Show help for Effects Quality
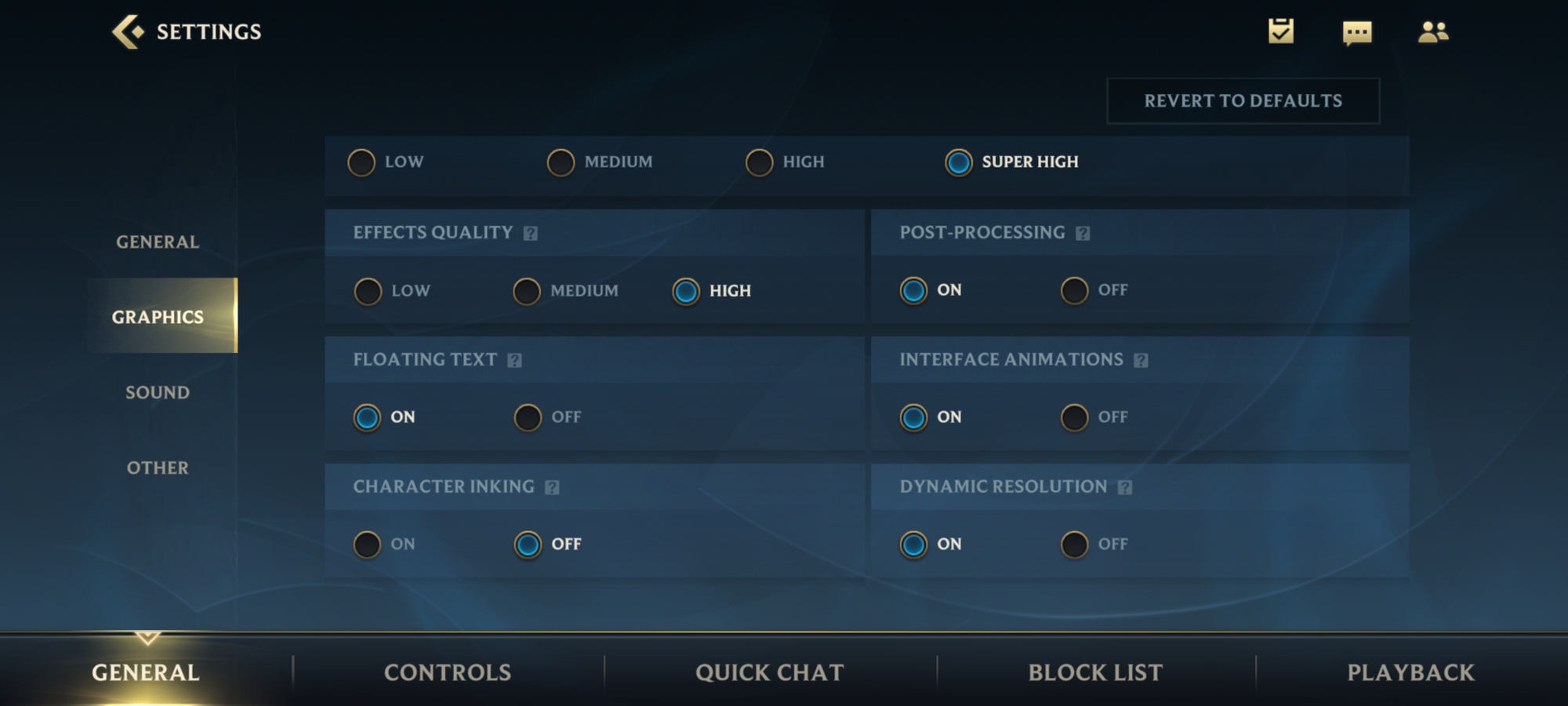The height and width of the screenshot is (706, 1568). (x=531, y=233)
